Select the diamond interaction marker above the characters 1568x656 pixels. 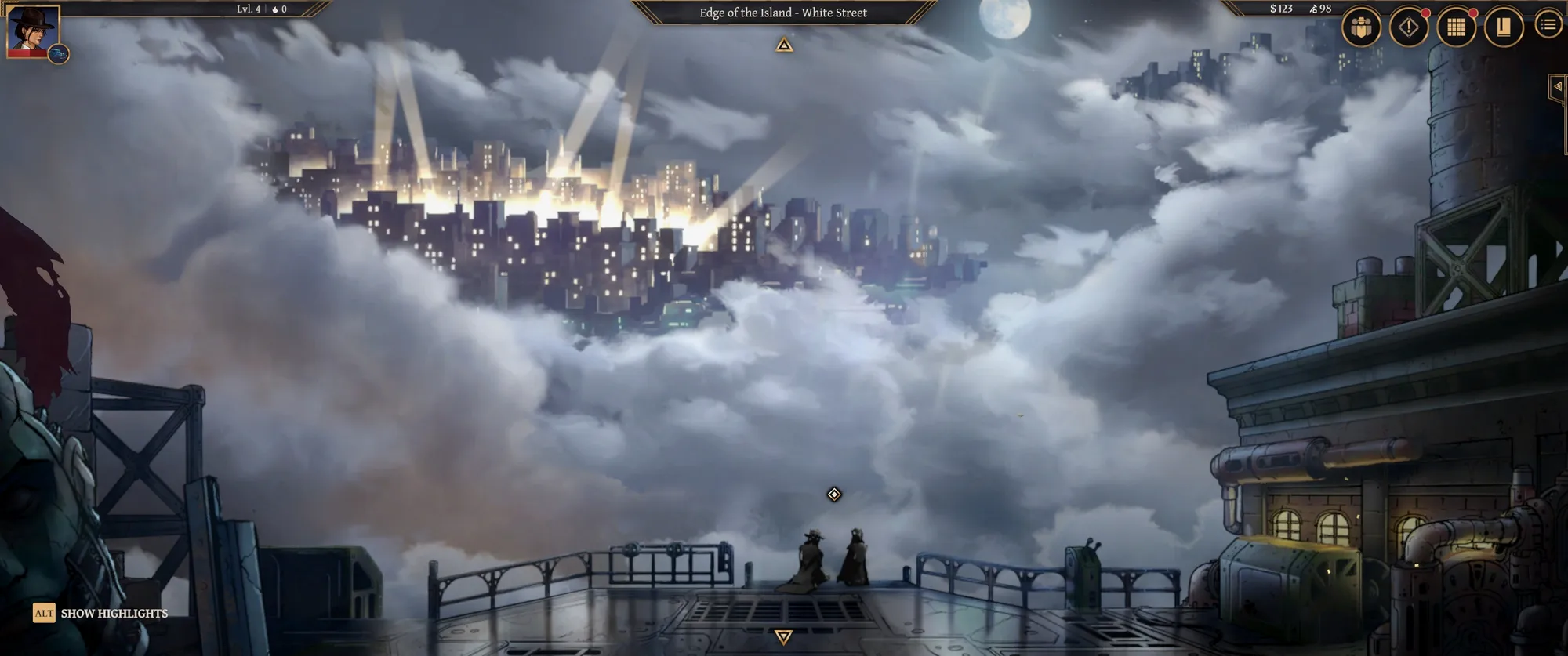click(834, 495)
